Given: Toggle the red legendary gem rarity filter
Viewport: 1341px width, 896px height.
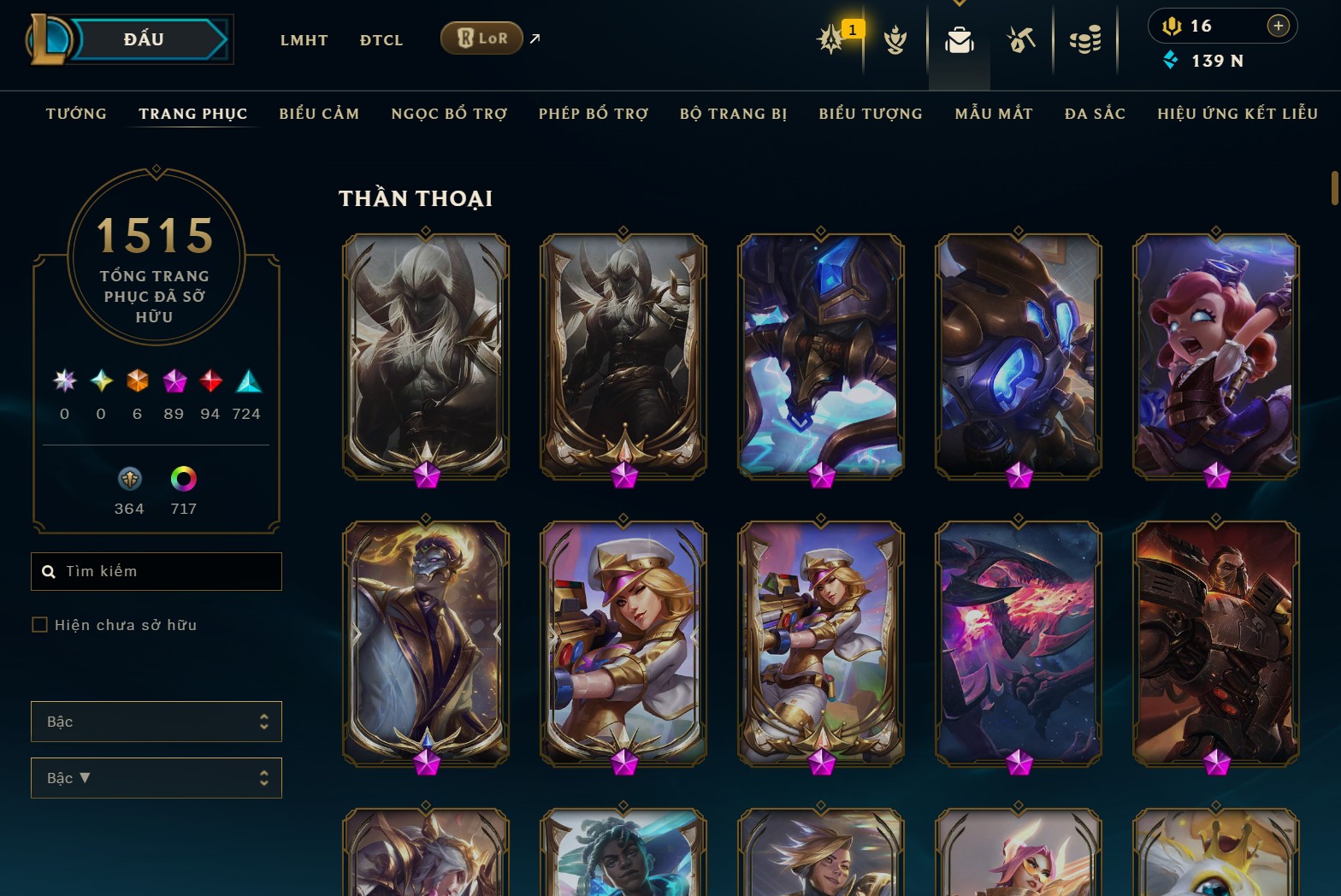Looking at the screenshot, I should pos(210,383).
